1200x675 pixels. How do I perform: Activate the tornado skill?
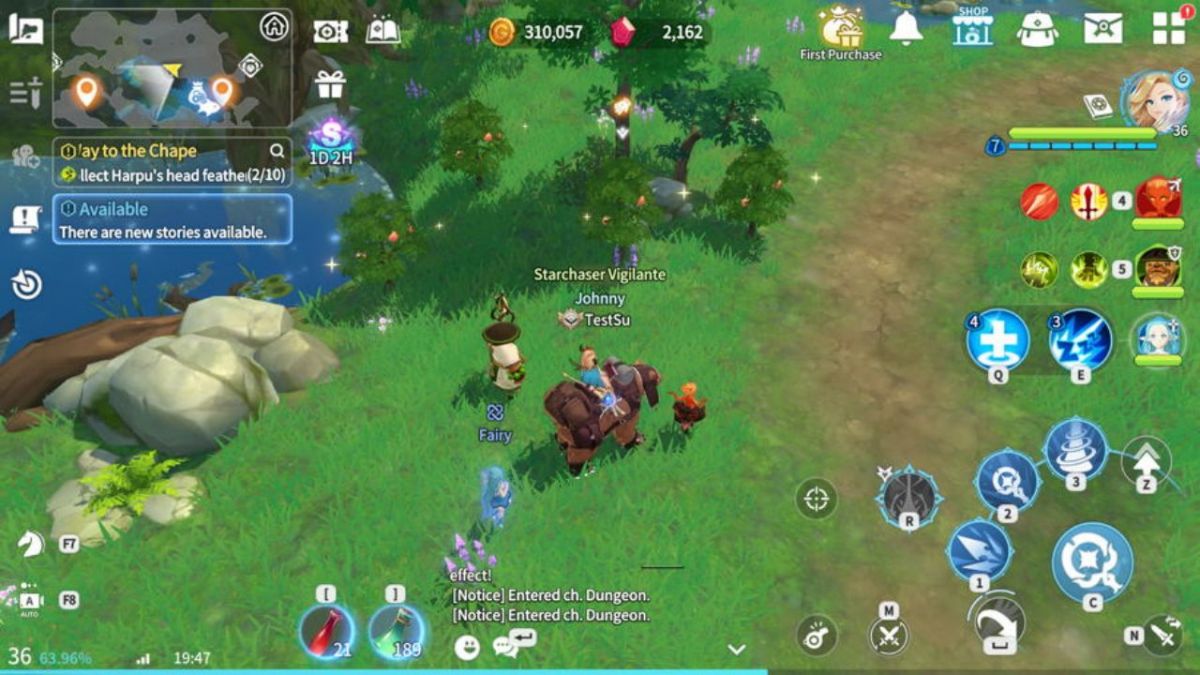coord(1076,449)
